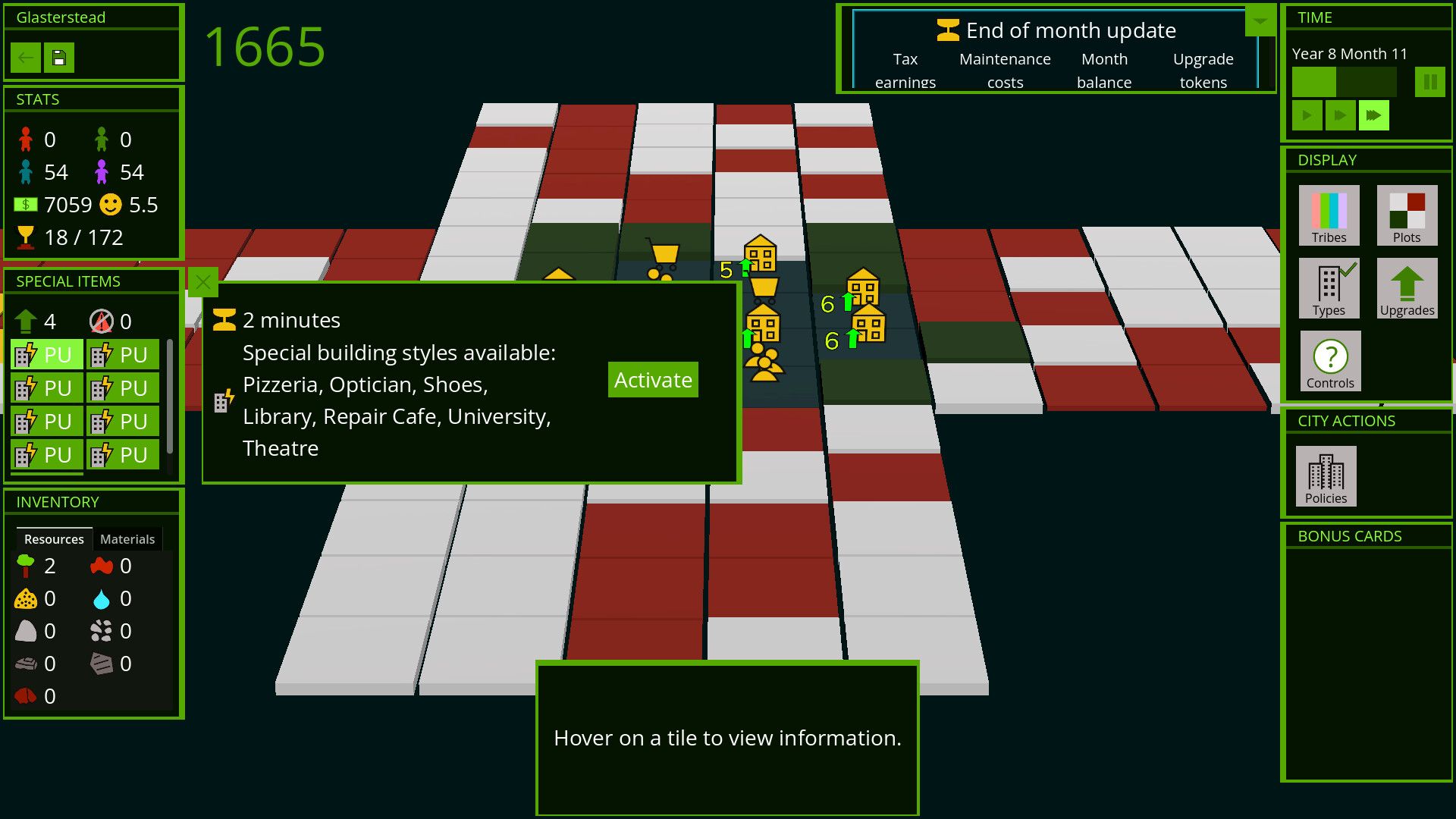The height and width of the screenshot is (819, 1456).
Task: Collapse the End of month update panel
Action: click(x=1260, y=21)
